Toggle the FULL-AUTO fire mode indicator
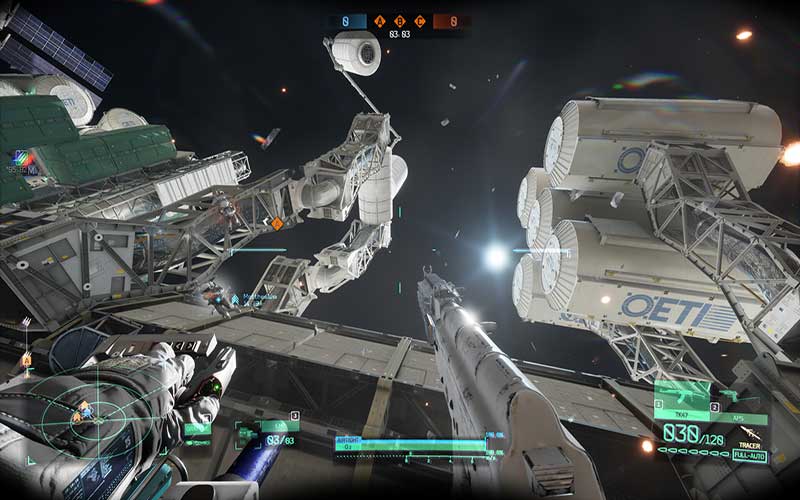Viewport: 800px width, 500px height. pos(748,456)
